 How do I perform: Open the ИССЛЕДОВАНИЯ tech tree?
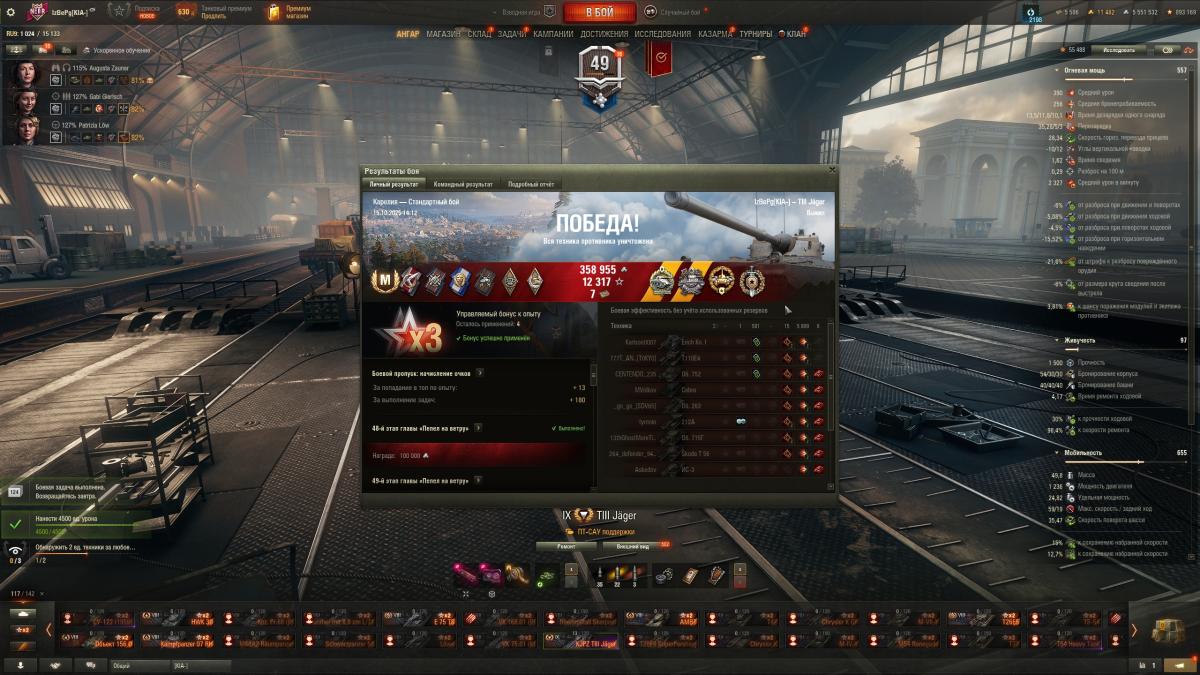[662, 34]
